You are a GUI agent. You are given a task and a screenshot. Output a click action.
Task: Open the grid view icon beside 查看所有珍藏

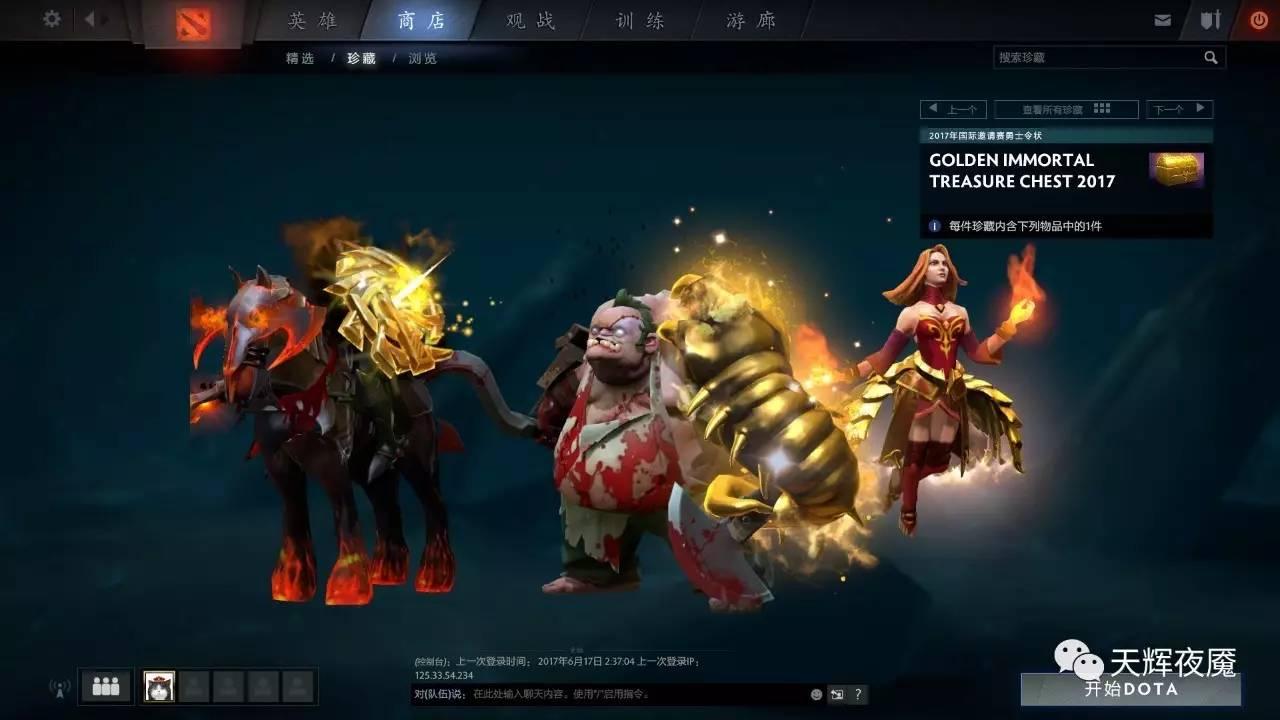tap(1101, 108)
